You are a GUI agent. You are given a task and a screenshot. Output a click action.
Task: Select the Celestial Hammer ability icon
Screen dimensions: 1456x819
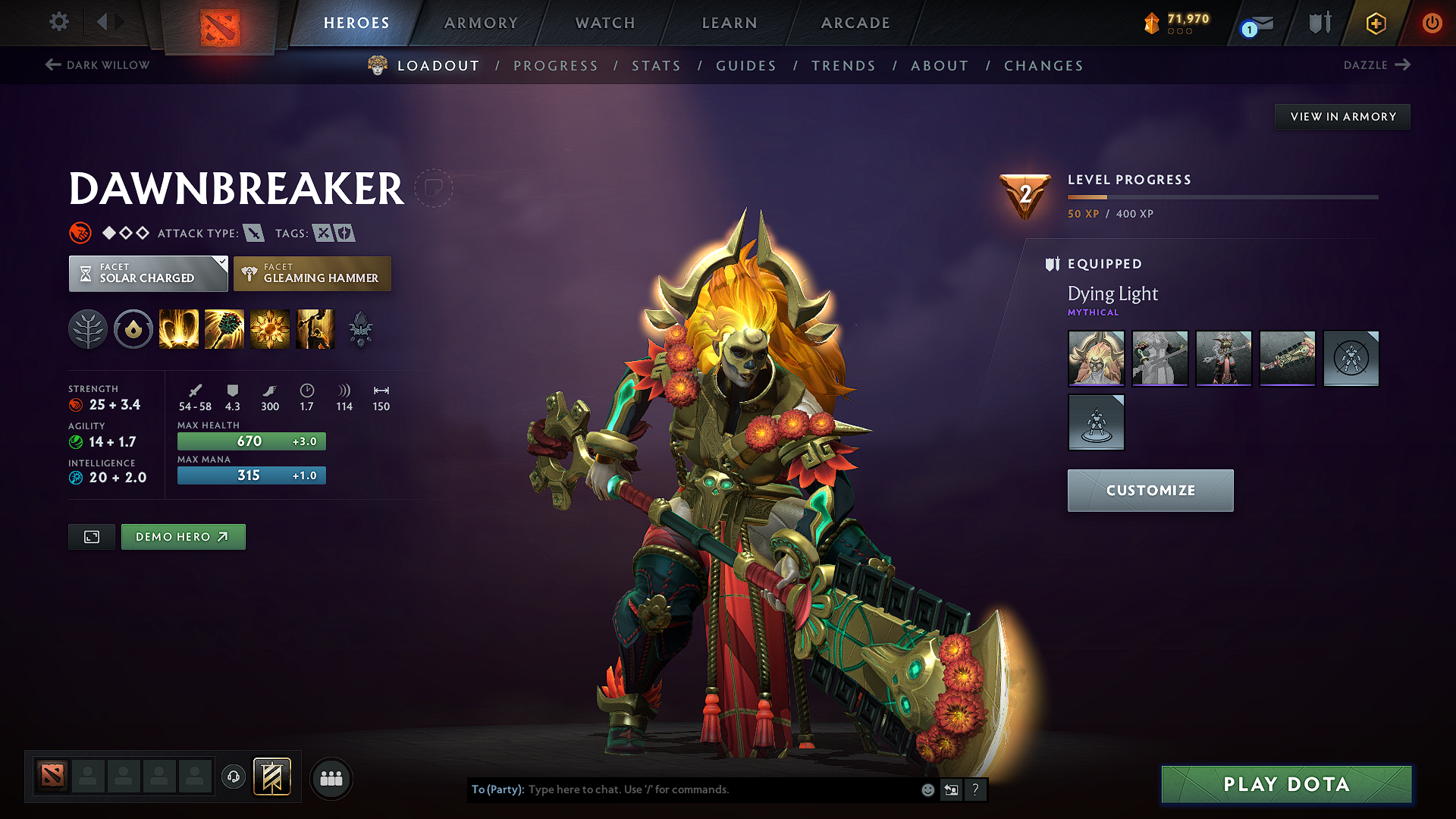pyautogui.click(x=224, y=329)
